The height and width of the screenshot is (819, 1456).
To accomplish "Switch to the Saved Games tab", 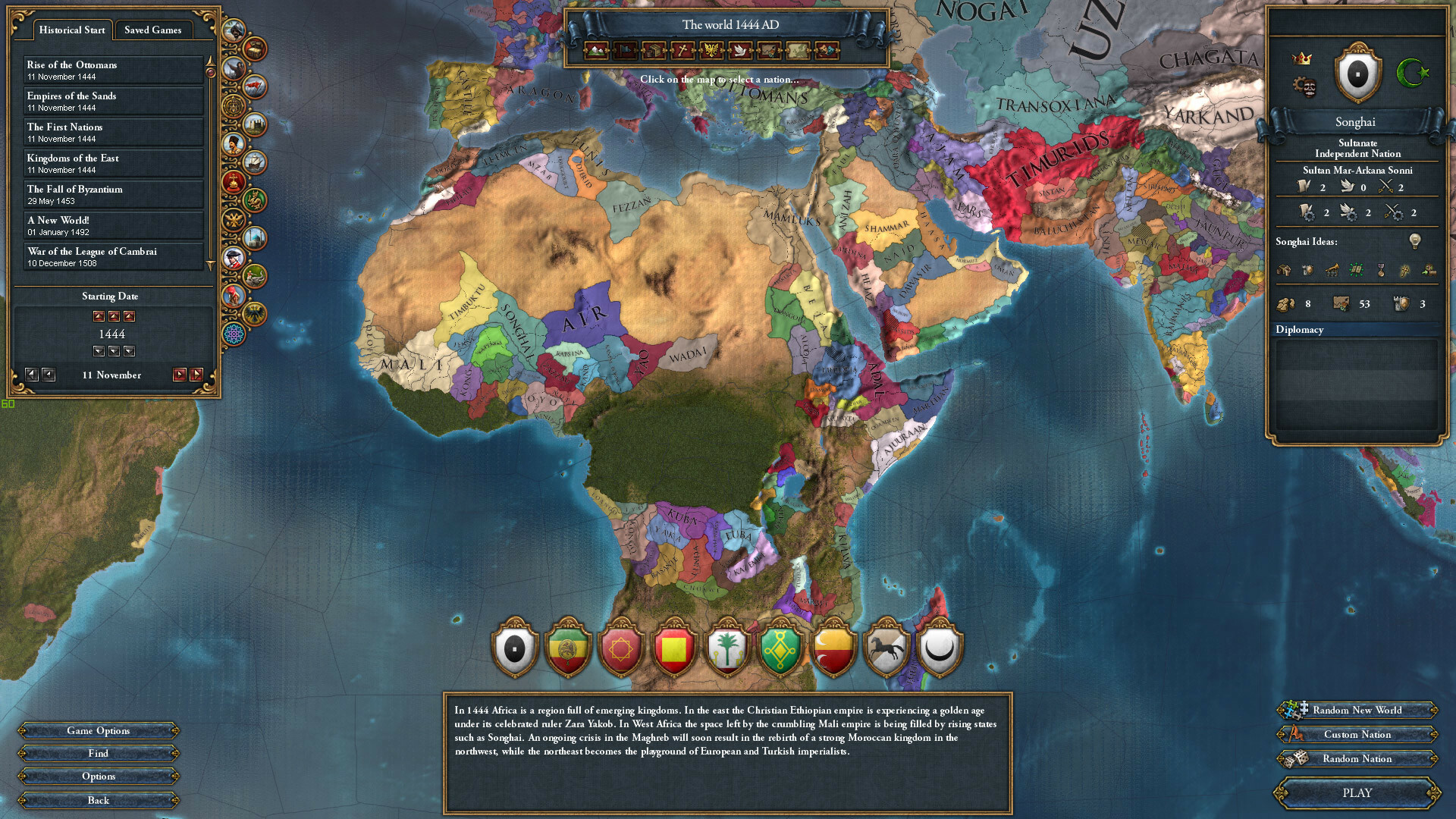I will click(x=153, y=30).
